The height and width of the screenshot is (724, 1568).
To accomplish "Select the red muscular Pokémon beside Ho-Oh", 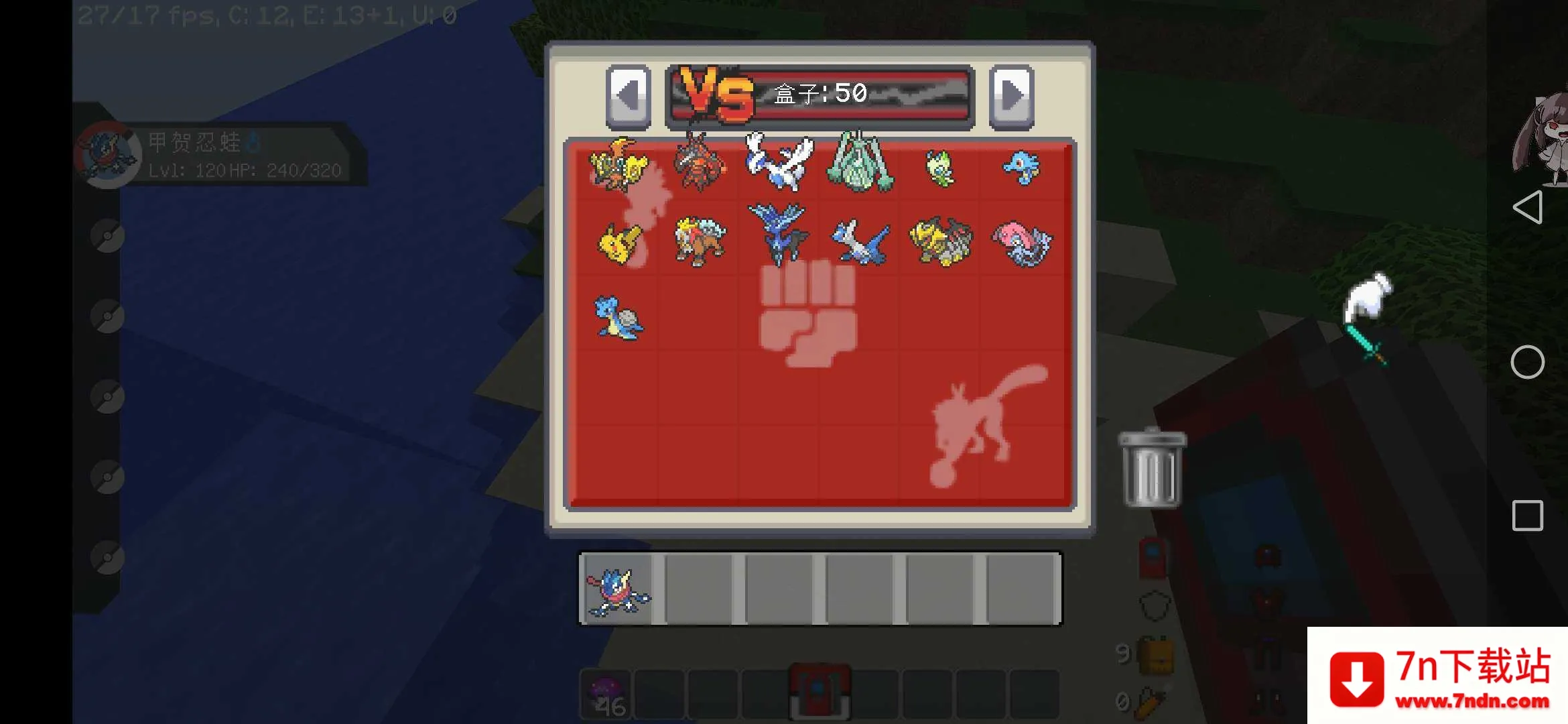I will (699, 163).
